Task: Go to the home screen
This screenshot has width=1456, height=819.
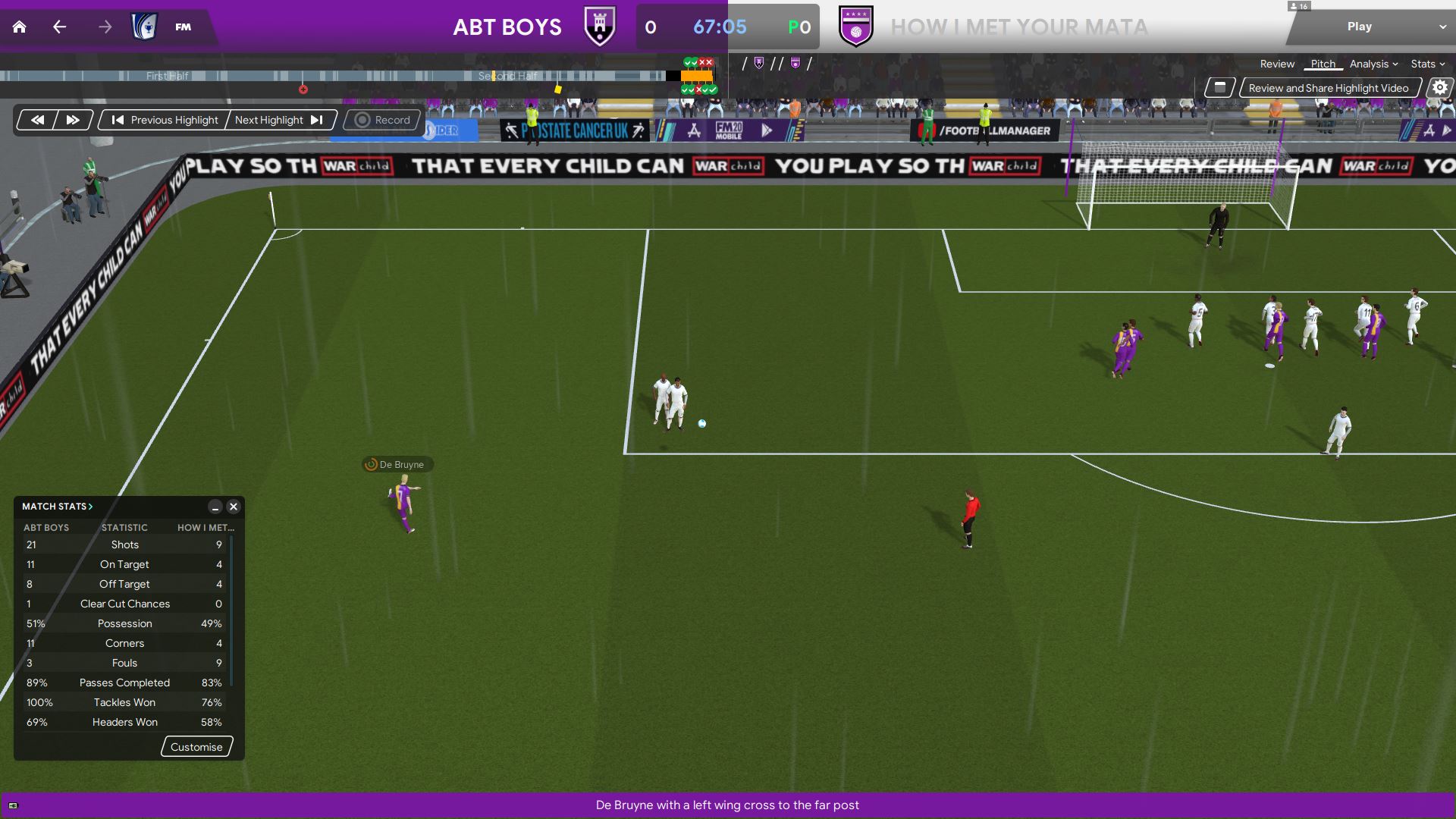Action: tap(20, 27)
